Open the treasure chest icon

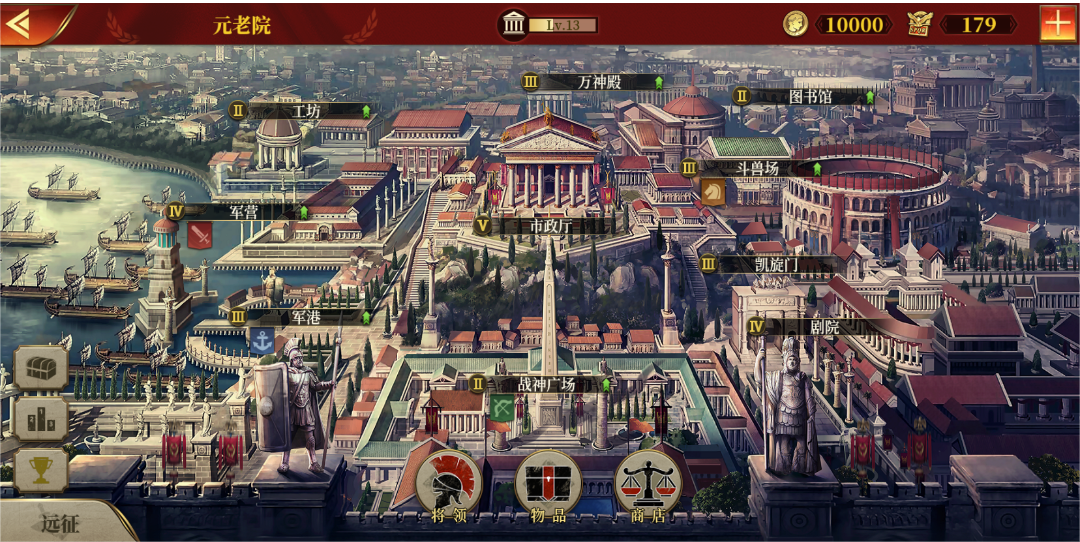[x=41, y=368]
